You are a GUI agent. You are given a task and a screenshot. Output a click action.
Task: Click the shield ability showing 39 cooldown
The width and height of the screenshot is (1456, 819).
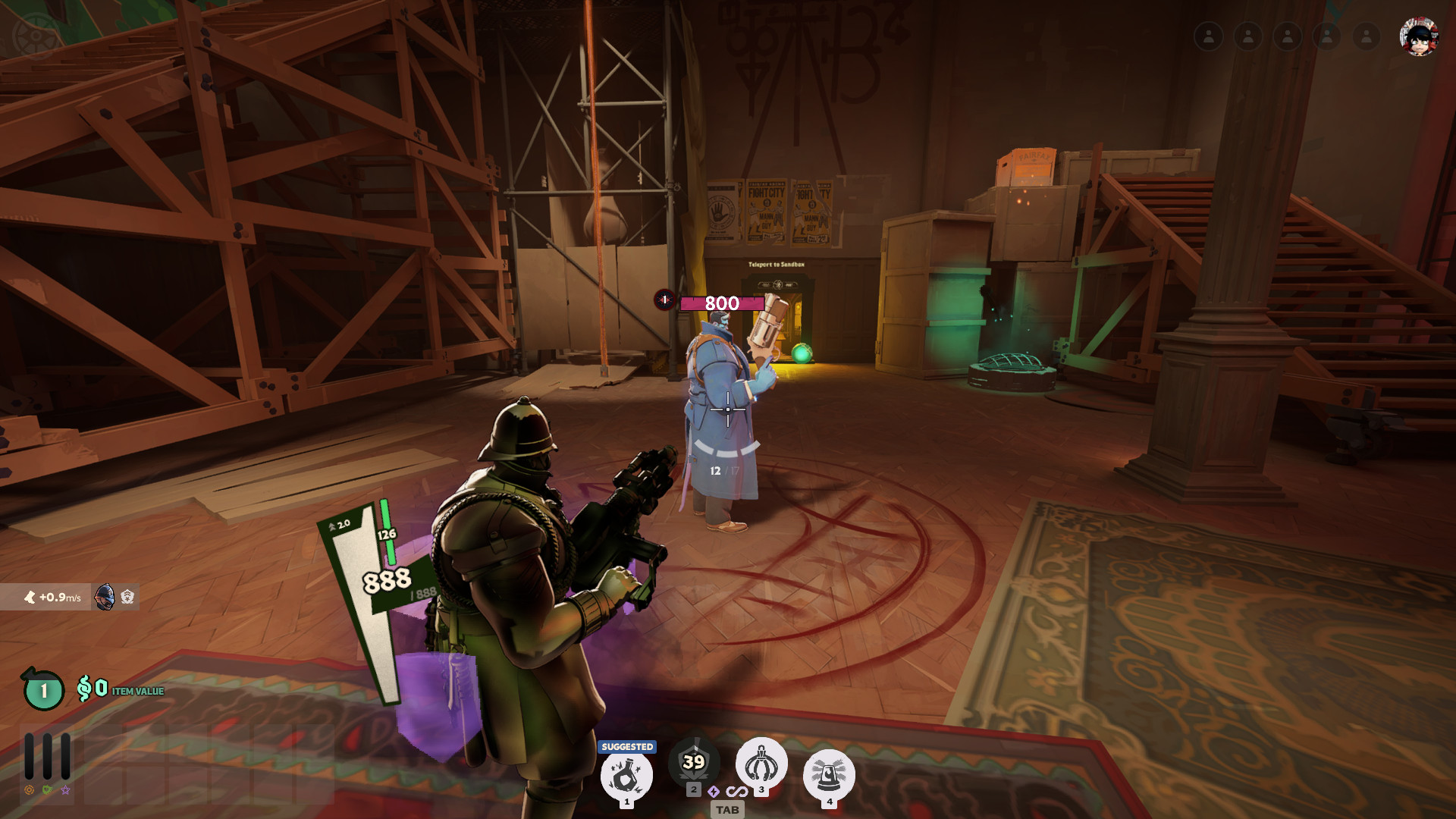click(693, 762)
